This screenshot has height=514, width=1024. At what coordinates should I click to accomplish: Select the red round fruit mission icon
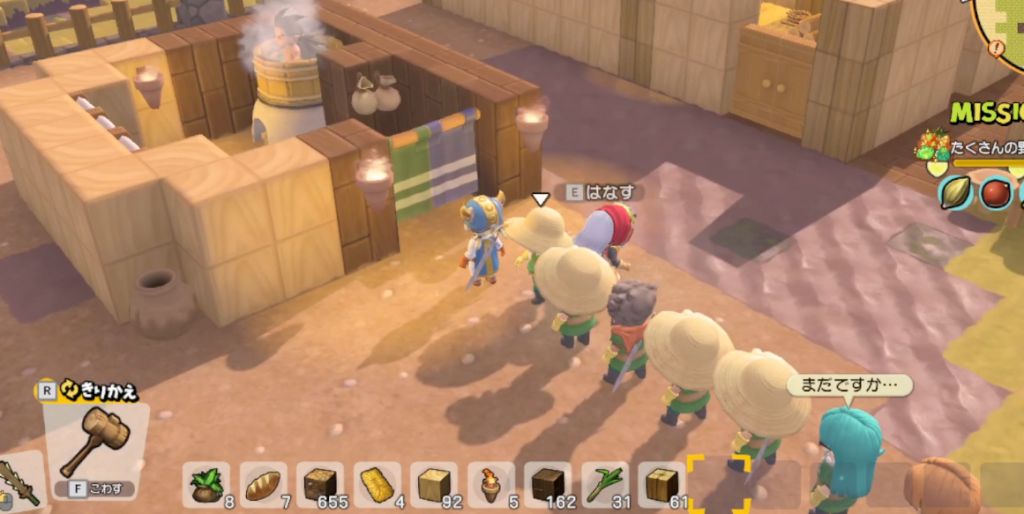[996, 191]
